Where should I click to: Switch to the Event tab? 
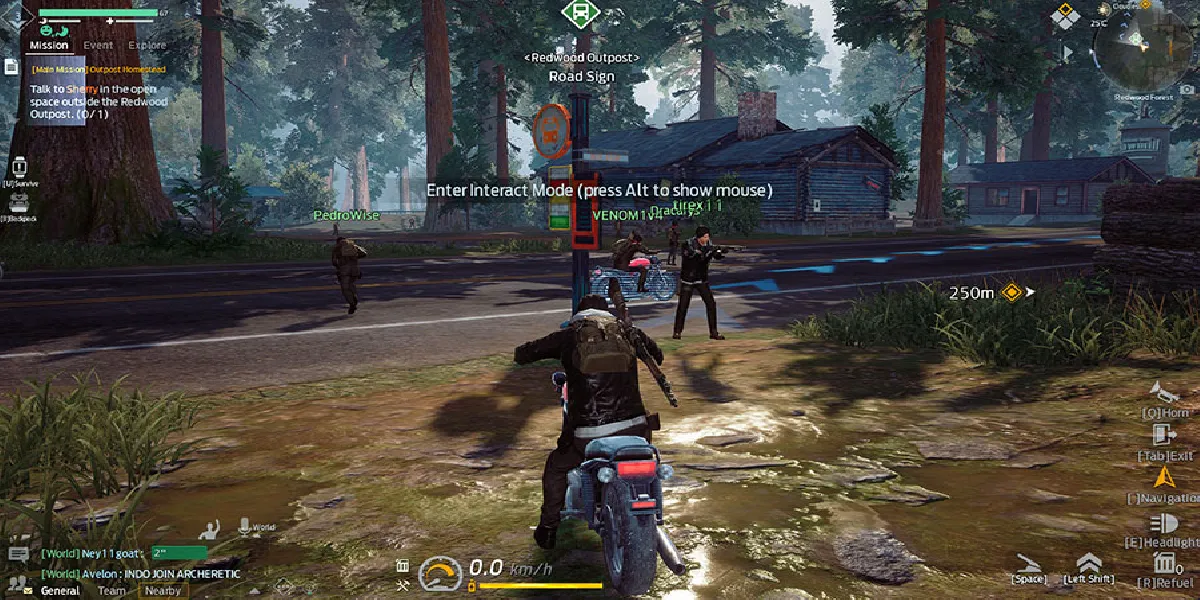point(98,45)
